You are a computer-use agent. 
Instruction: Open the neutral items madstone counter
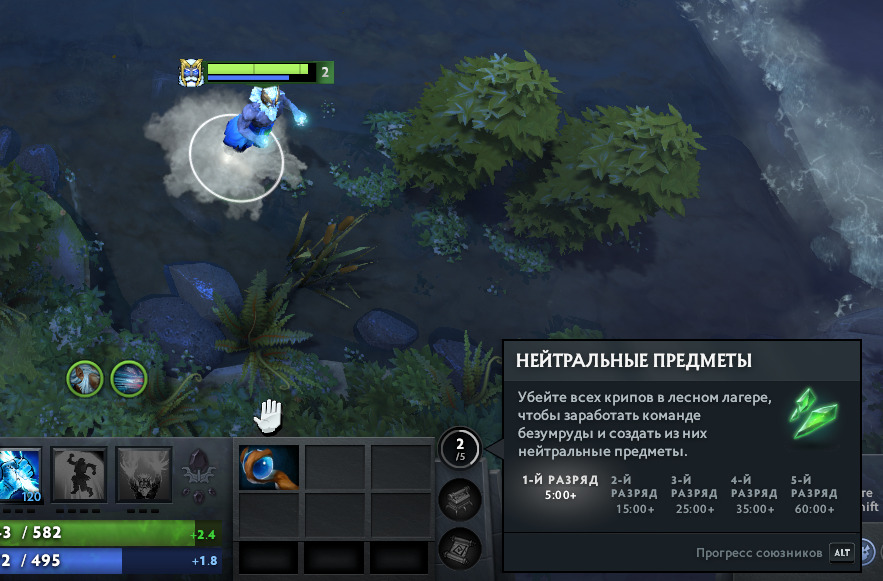pyautogui.click(x=460, y=448)
